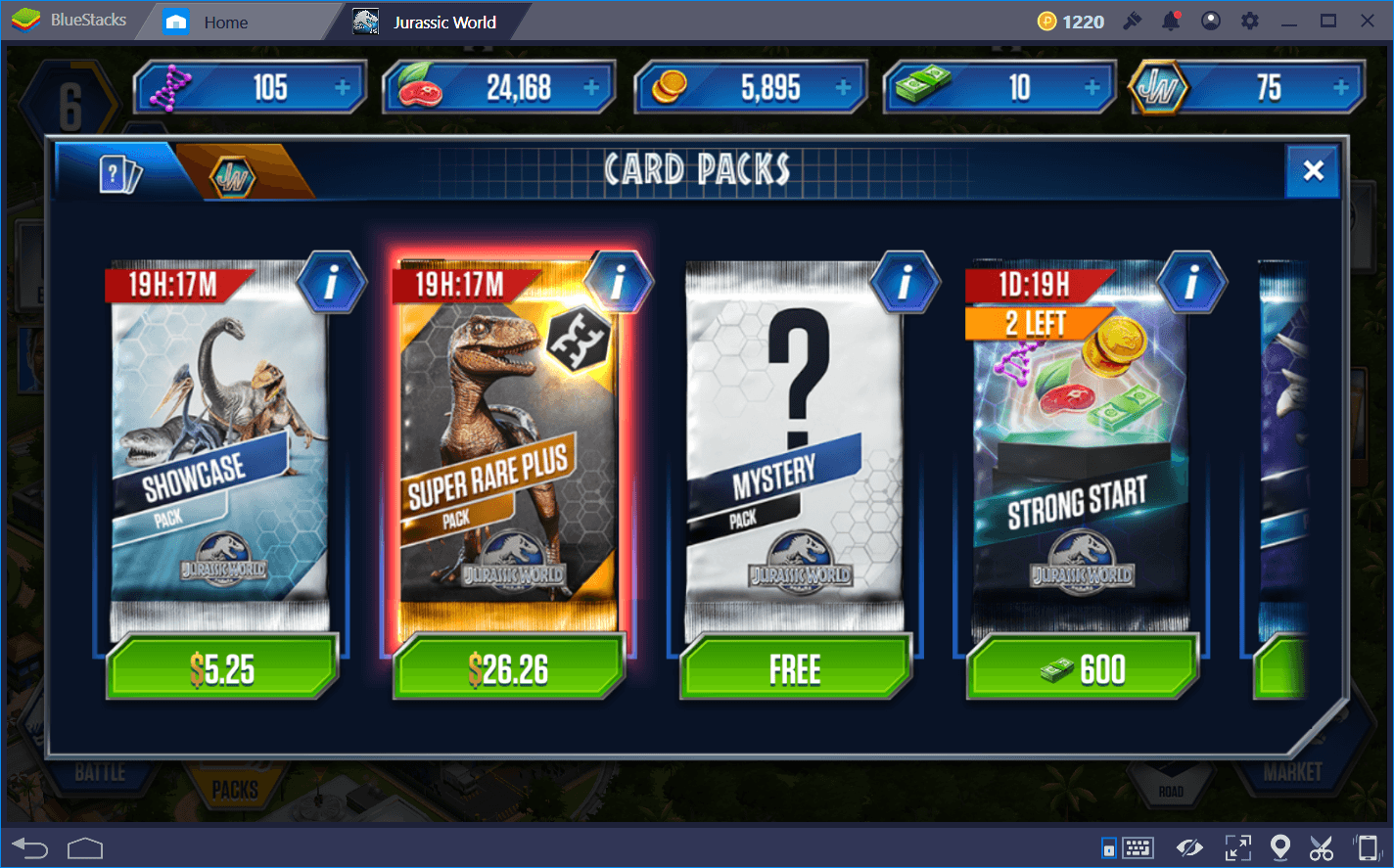The height and width of the screenshot is (868, 1394).
Task: Tap the Android back arrow
Action: click(30, 847)
